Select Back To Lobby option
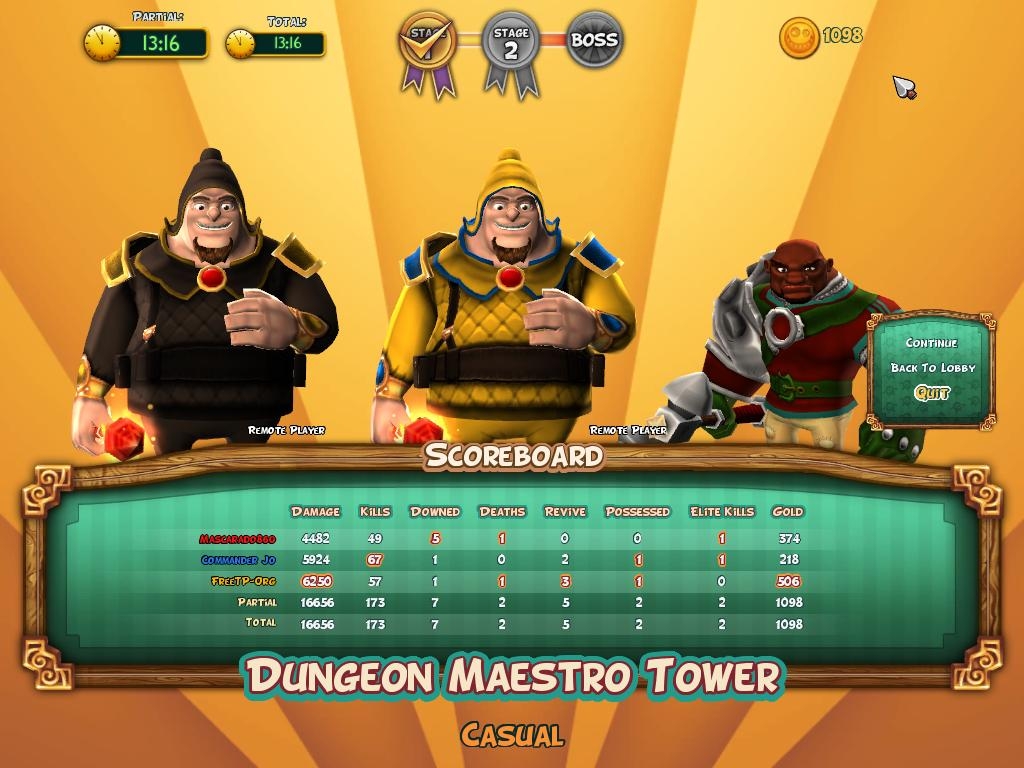1024x768 pixels. (932, 368)
